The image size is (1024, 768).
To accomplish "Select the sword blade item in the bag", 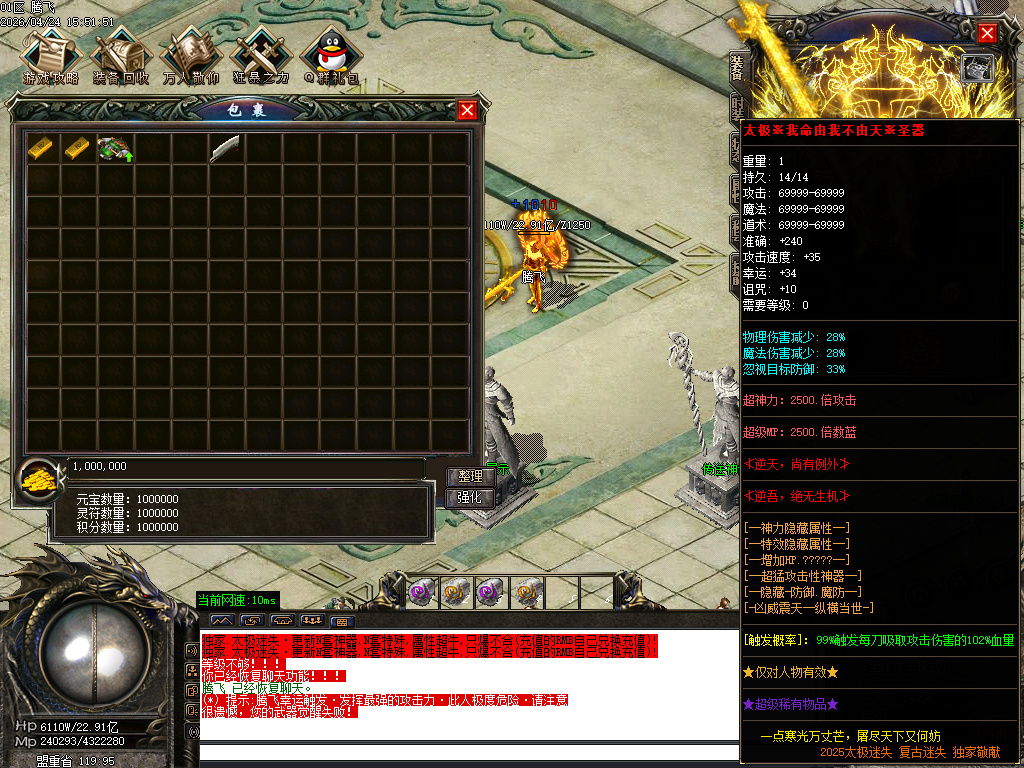I will tap(225, 148).
